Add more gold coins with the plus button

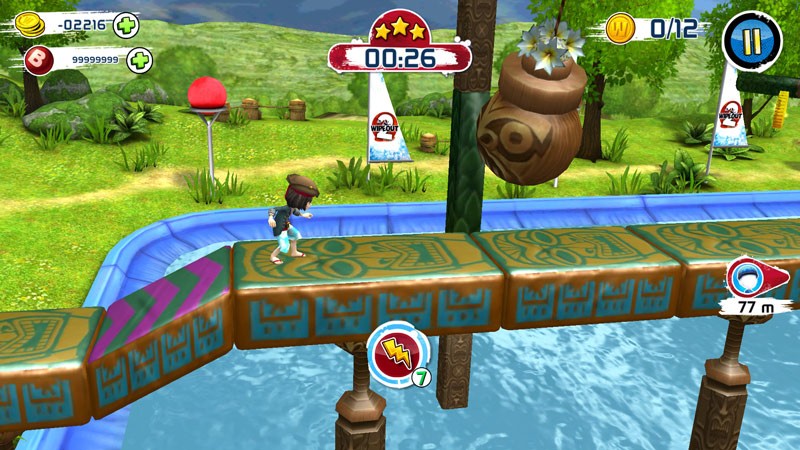(126, 25)
